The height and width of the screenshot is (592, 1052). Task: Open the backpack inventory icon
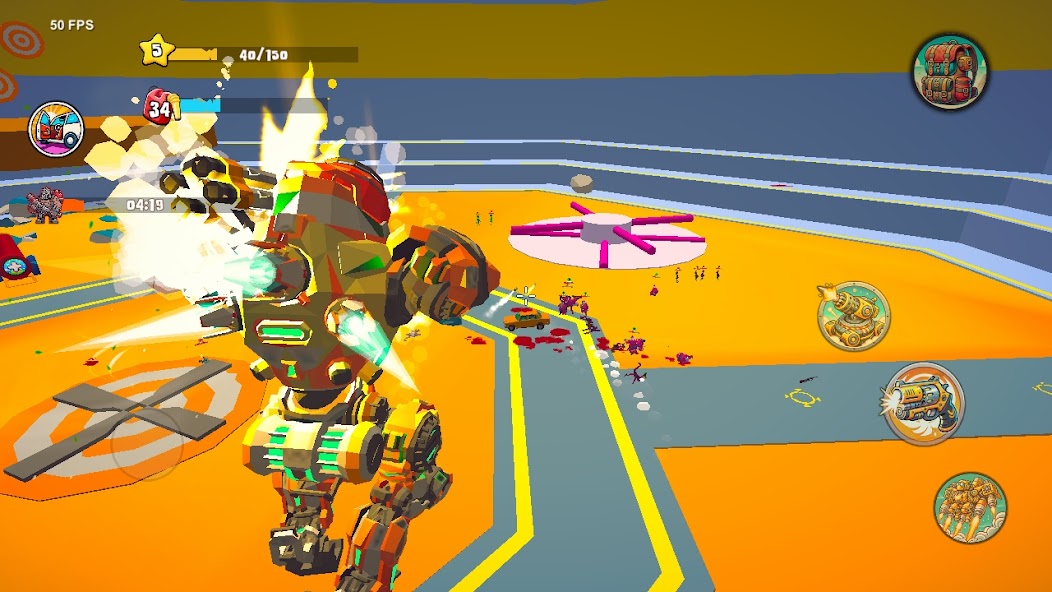949,71
